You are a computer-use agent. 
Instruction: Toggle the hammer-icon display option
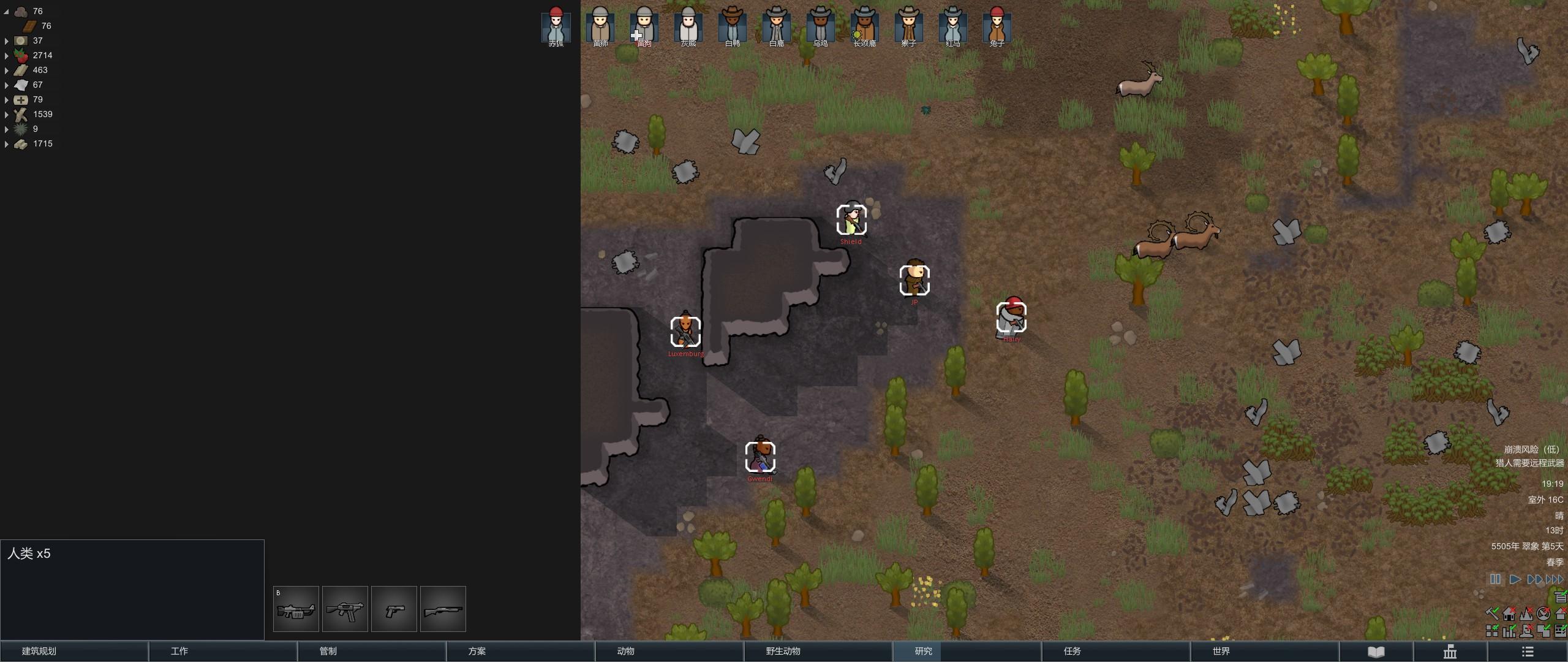pyautogui.click(x=1492, y=614)
